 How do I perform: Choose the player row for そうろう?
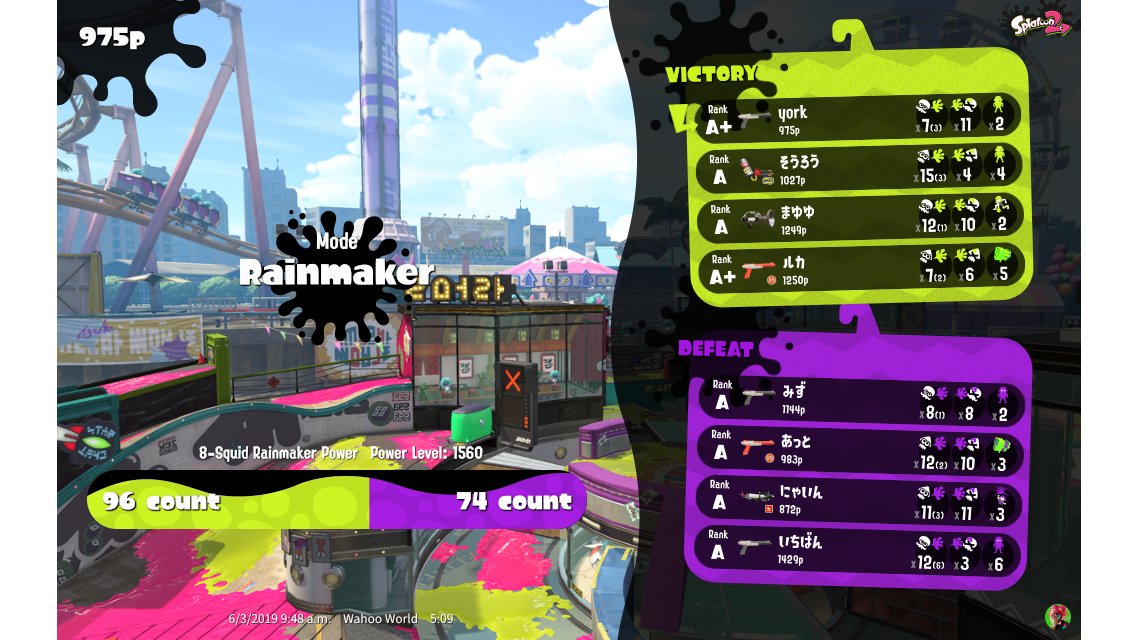pos(858,167)
